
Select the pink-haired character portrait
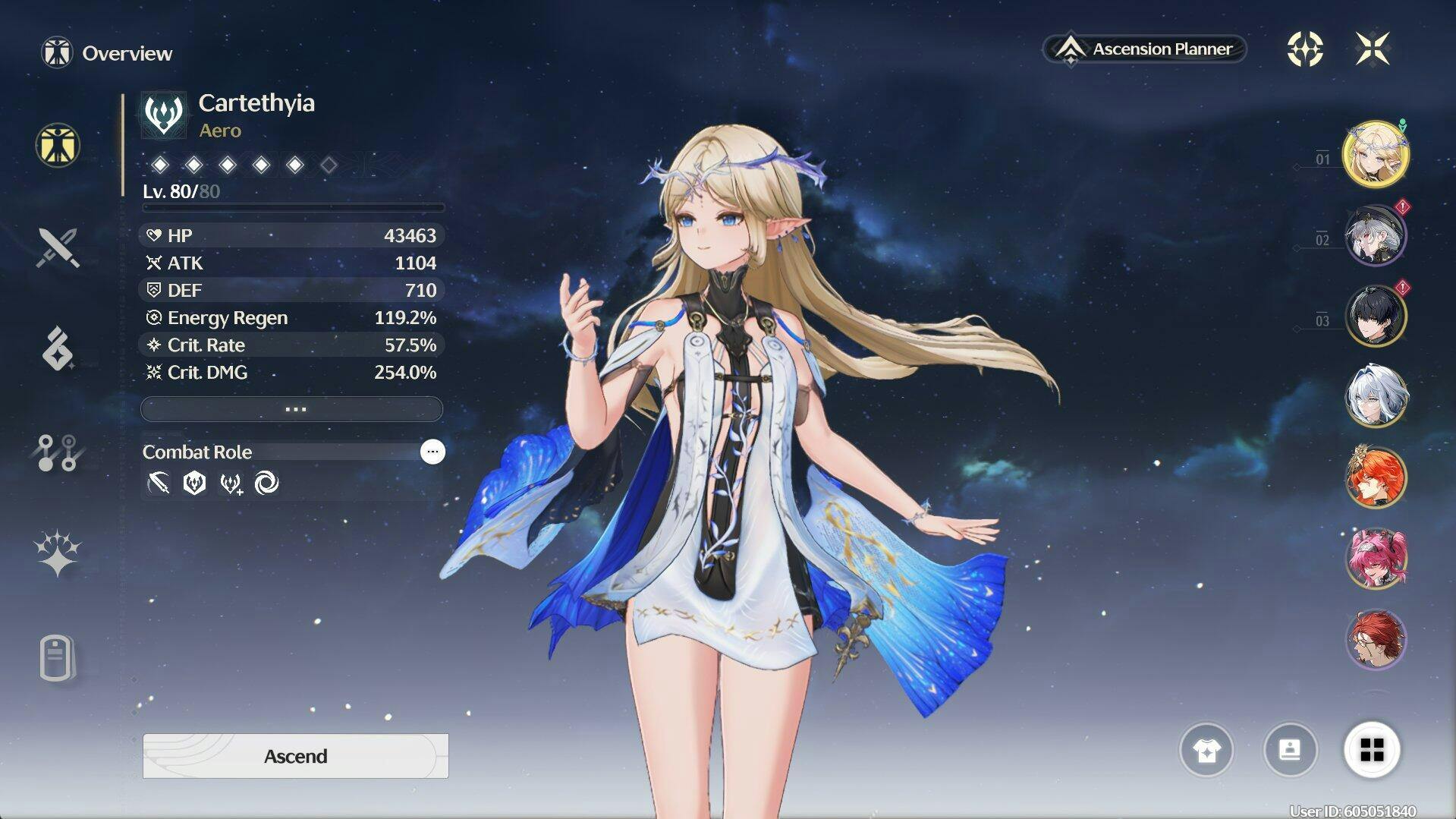[x=1375, y=559]
